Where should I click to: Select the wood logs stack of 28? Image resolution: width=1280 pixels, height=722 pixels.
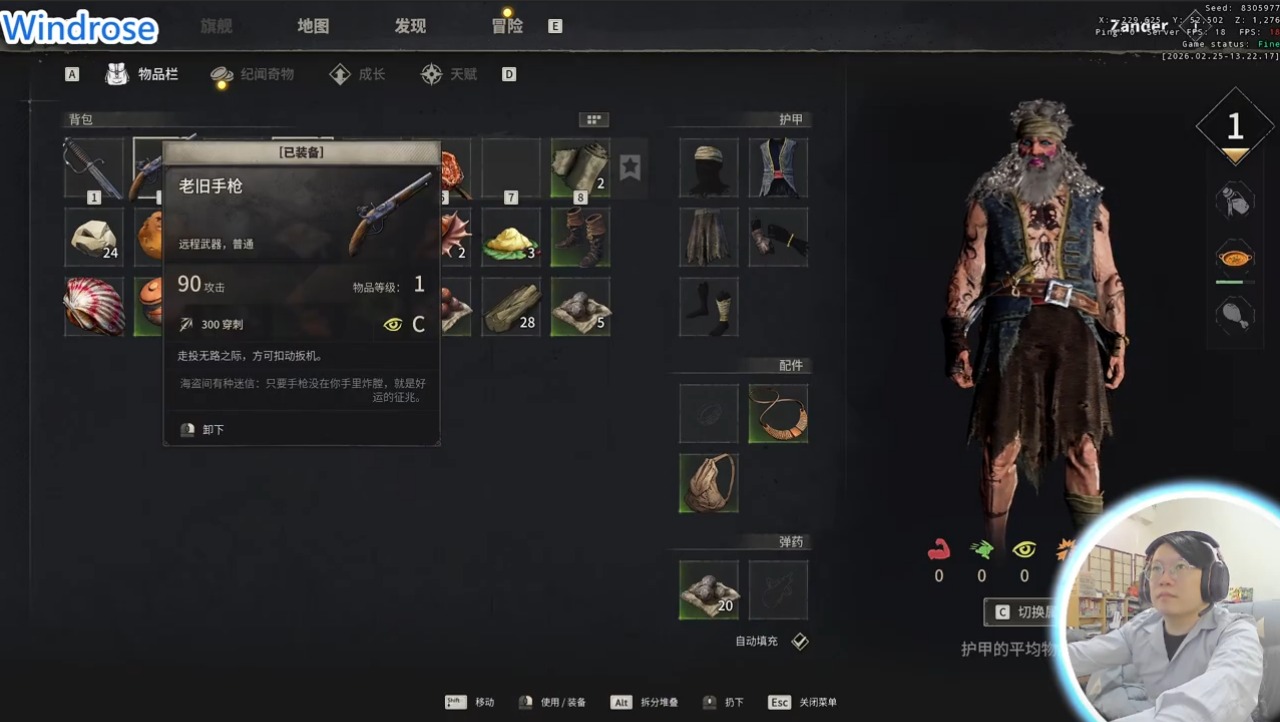click(x=511, y=306)
